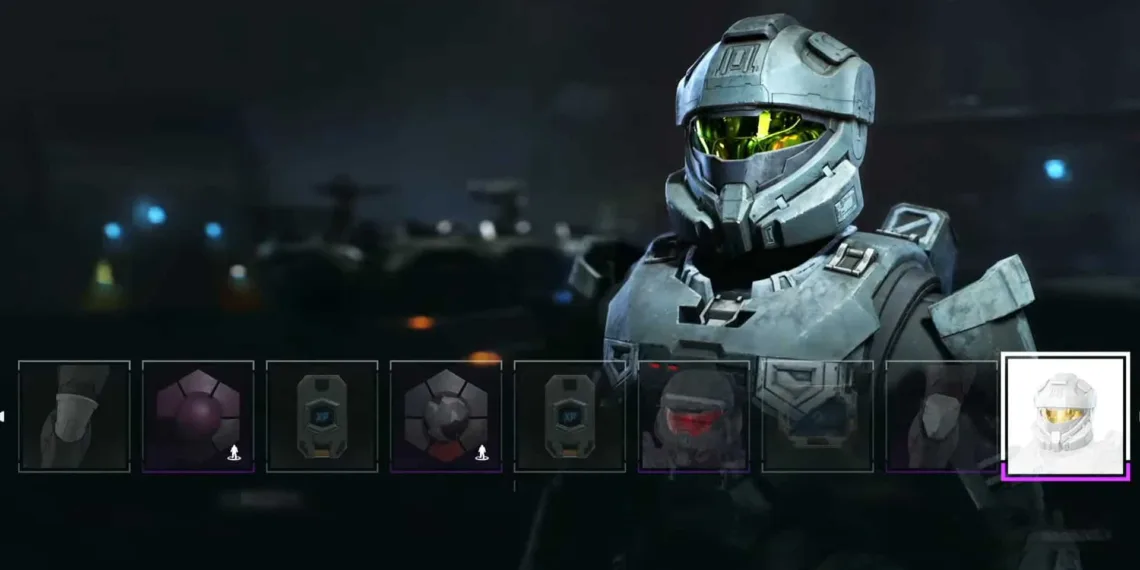
Task: Click the left scroll arrow beside the rewards
Action: pos(3,416)
